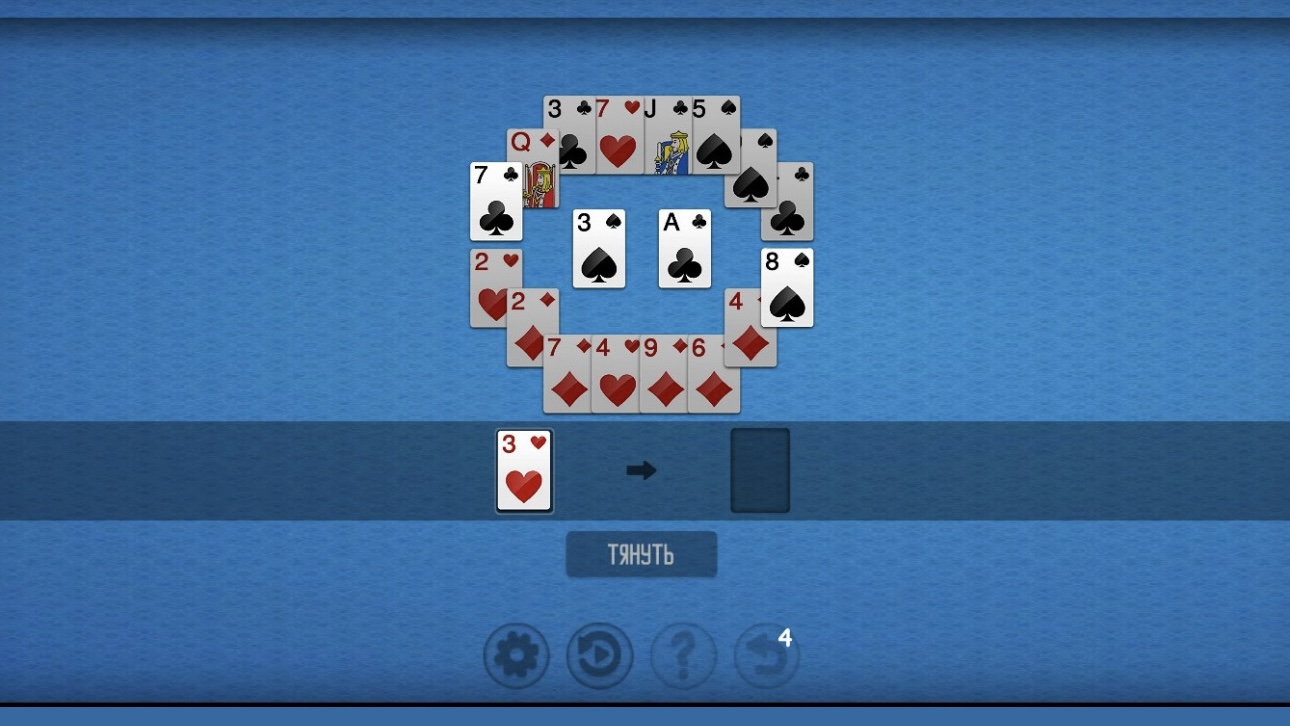The width and height of the screenshot is (1290, 726).
Task: Click the restart game icon
Action: coord(599,656)
